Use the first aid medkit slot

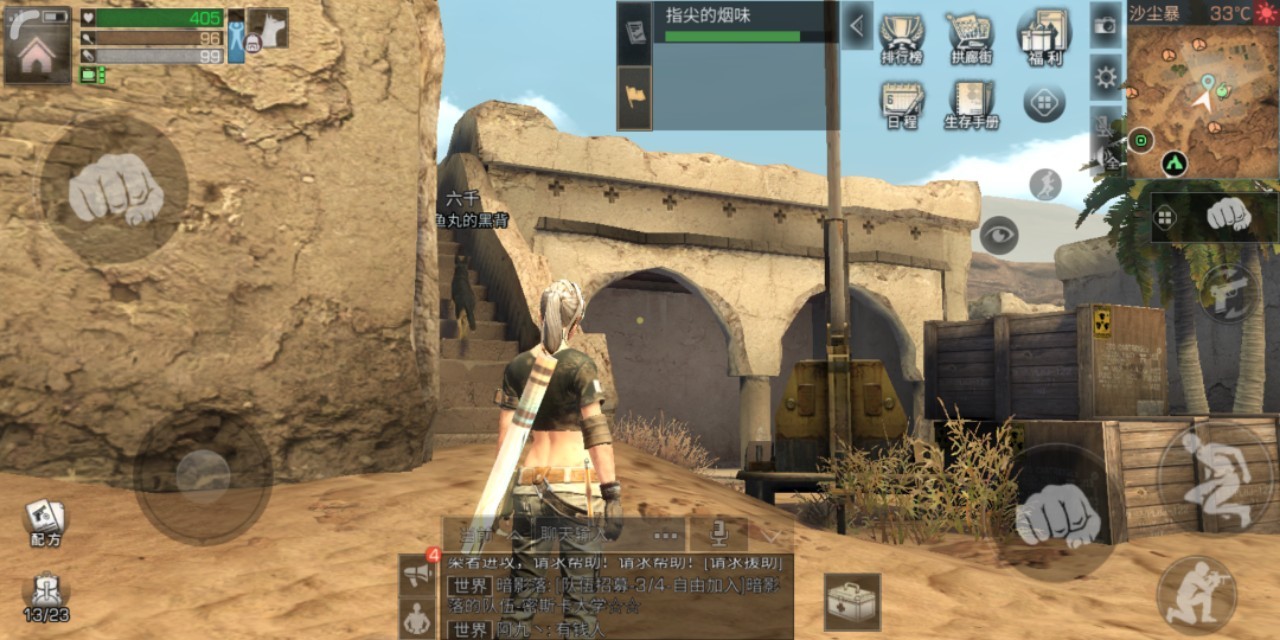click(x=852, y=601)
